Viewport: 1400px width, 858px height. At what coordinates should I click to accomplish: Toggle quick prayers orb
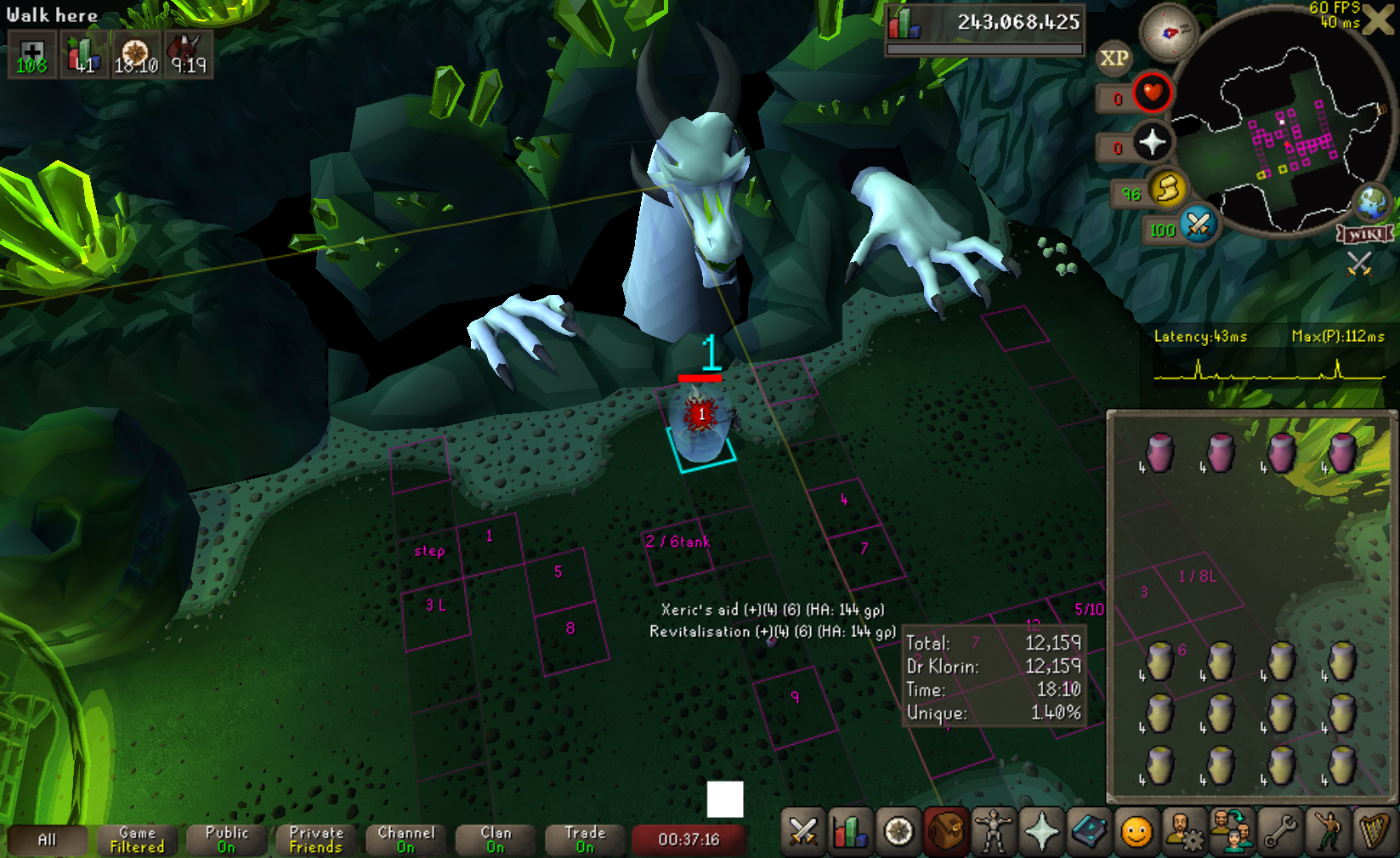click(x=1152, y=142)
